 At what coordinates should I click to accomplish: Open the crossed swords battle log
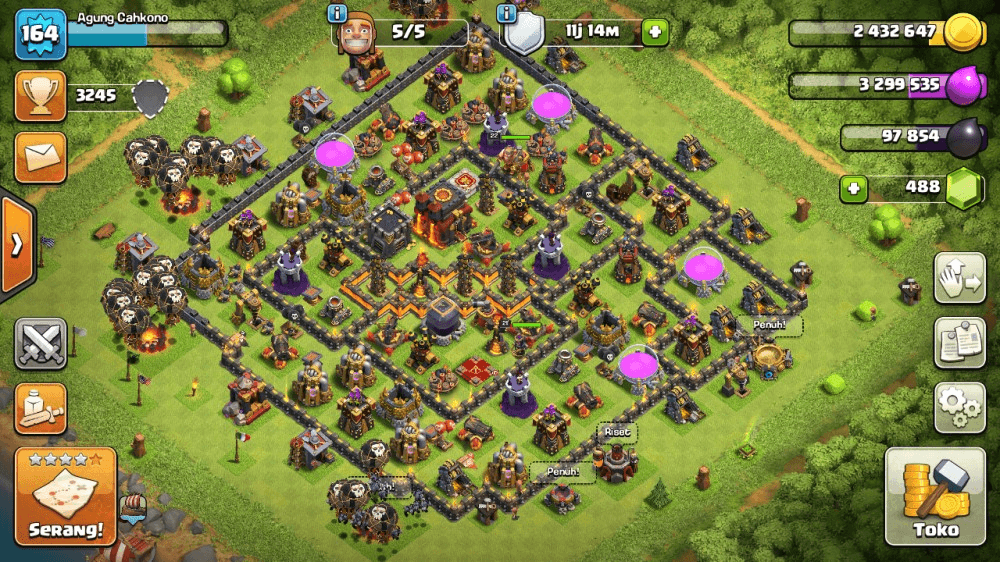[40, 345]
